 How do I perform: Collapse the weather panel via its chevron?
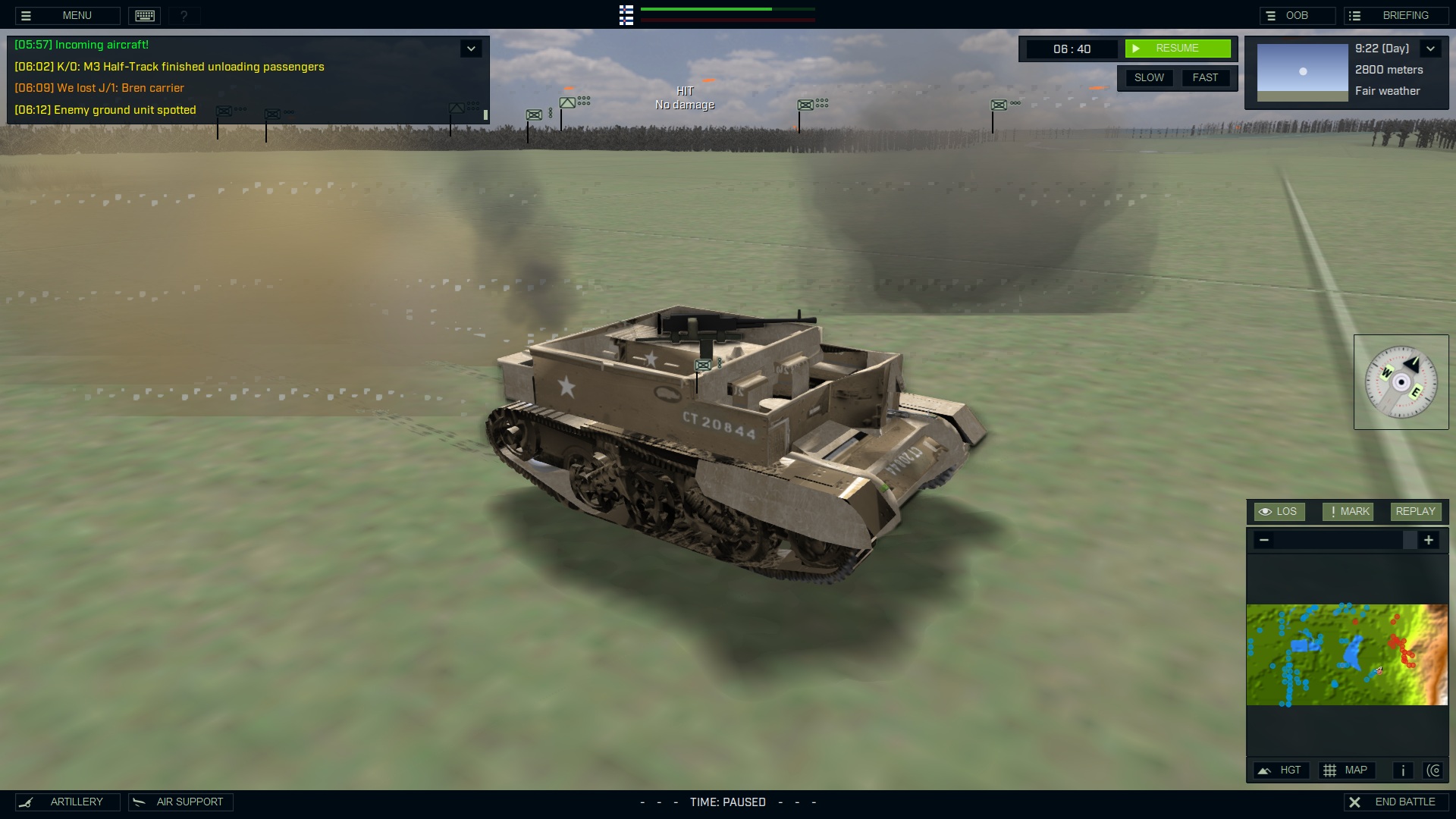1431,48
